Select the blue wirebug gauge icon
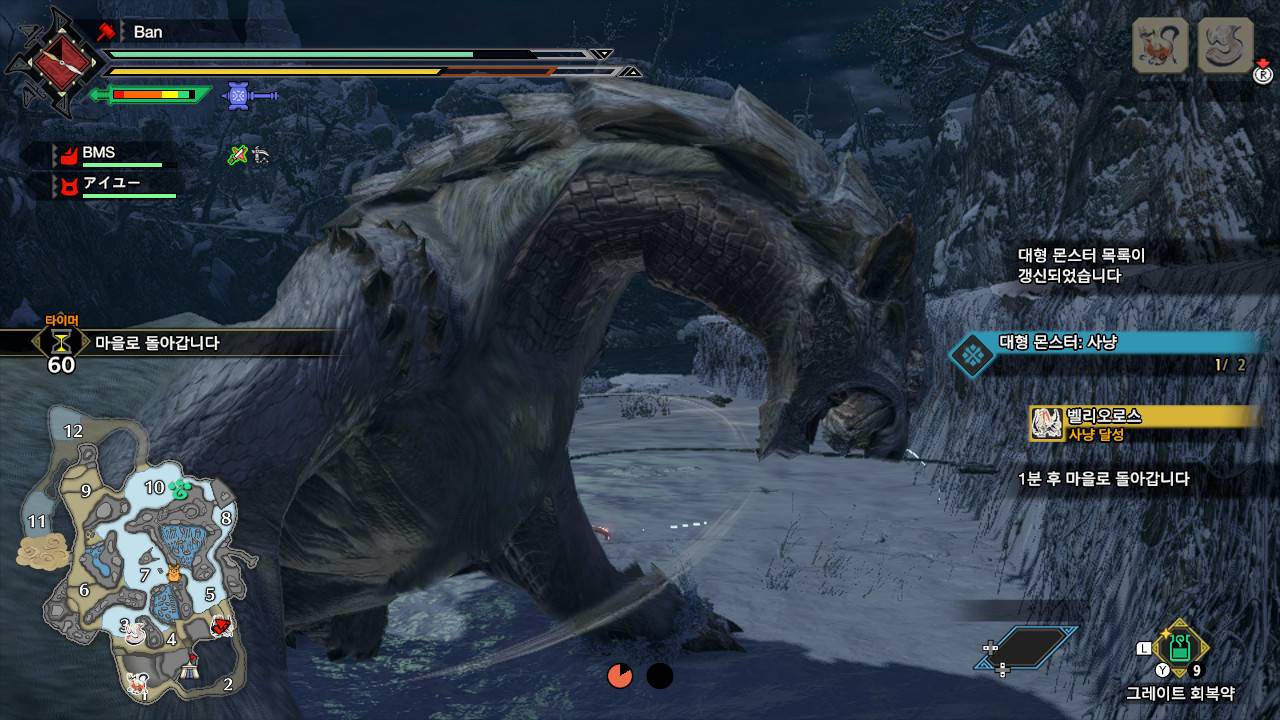Viewport: 1280px width, 720px height. (238, 95)
